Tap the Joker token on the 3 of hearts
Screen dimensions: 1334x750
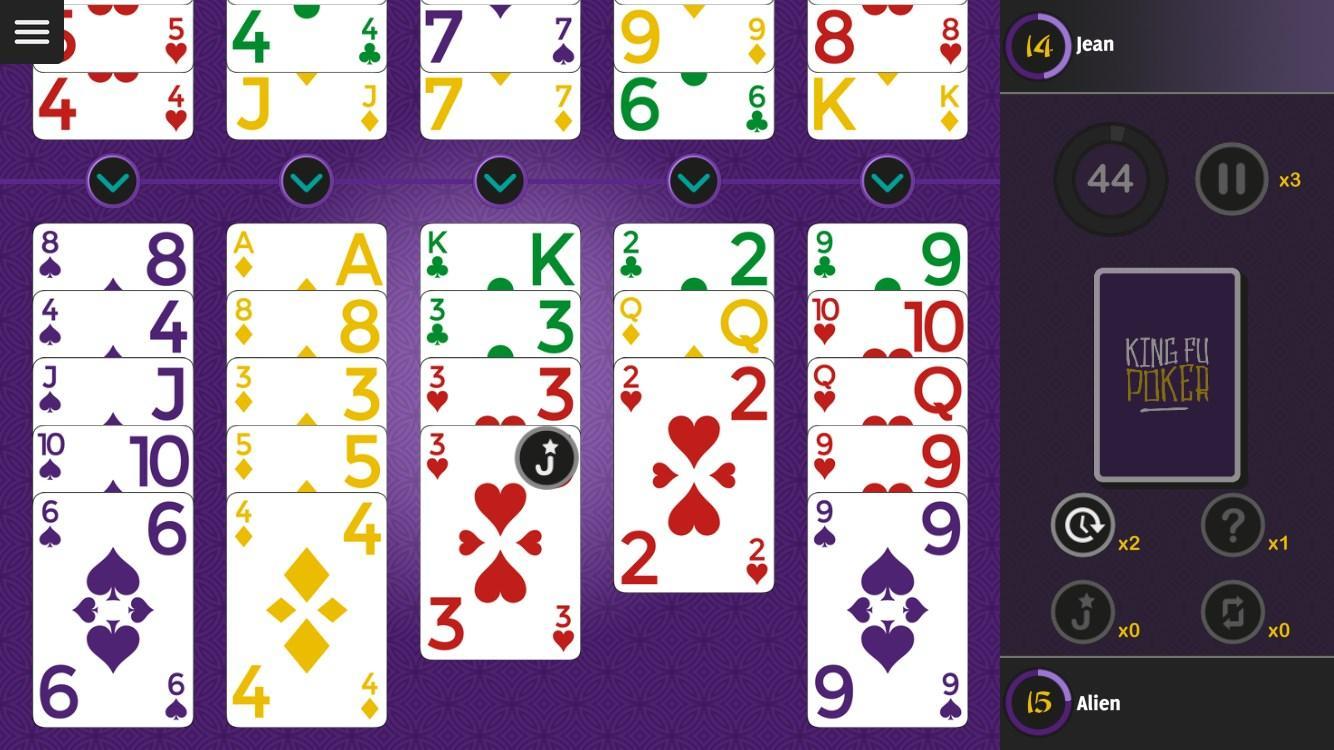tap(546, 457)
